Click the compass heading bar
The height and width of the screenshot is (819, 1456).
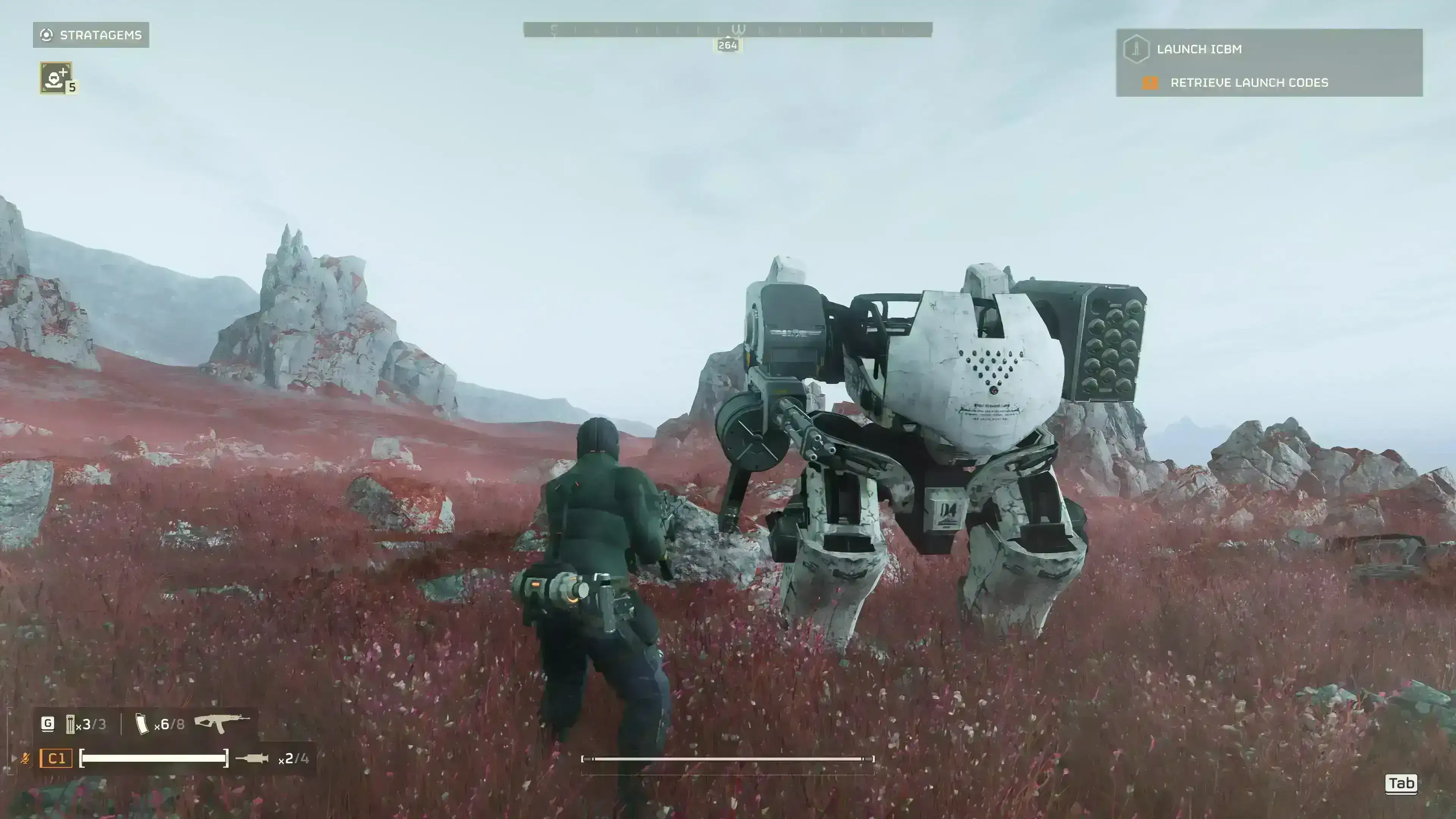tap(728, 30)
